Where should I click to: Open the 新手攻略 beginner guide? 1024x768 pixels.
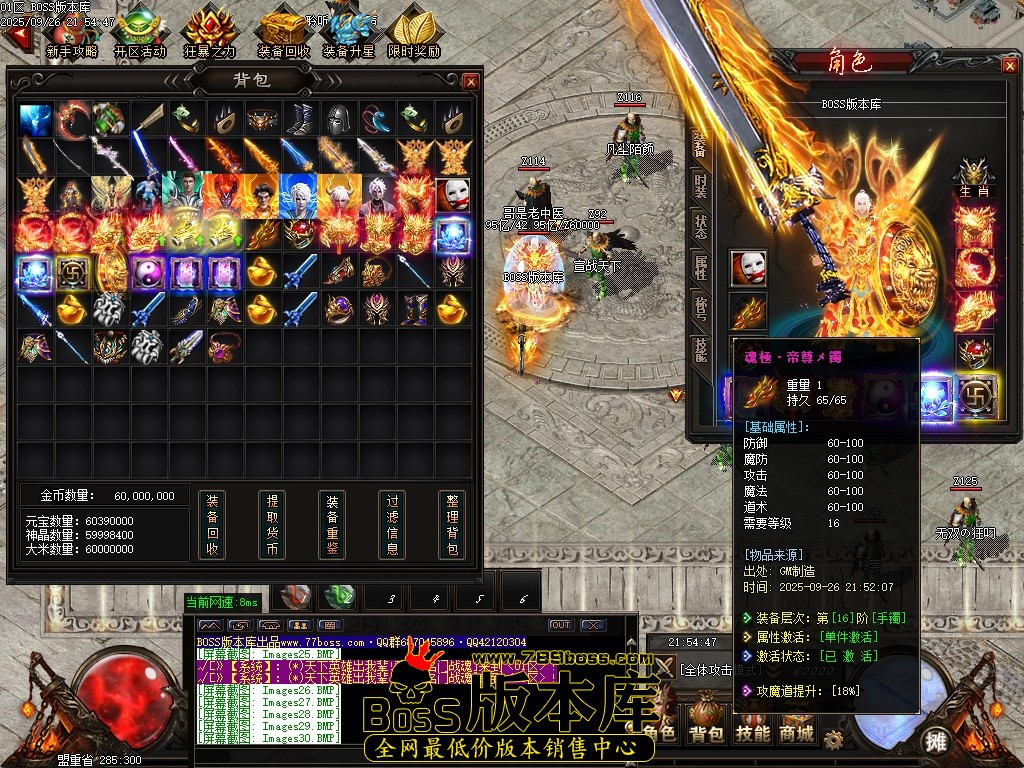72,33
